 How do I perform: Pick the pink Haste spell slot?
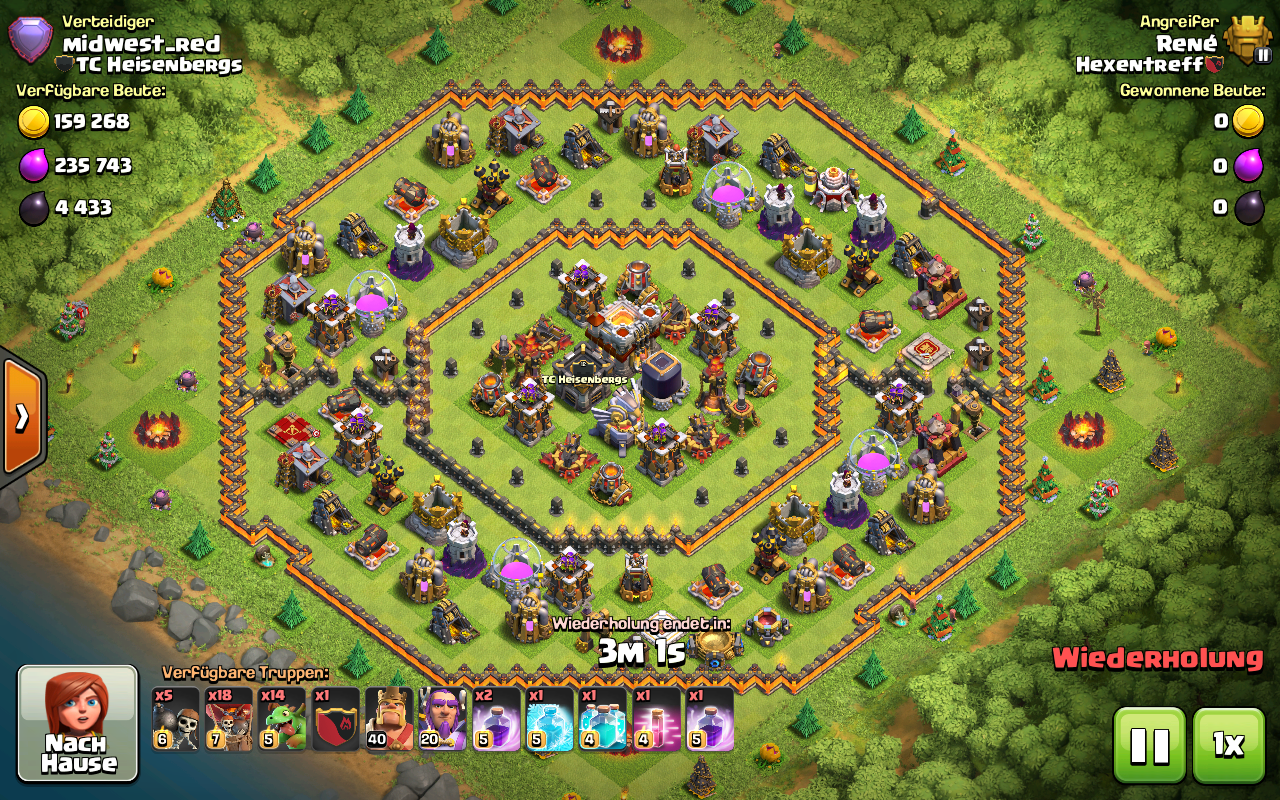[656, 718]
